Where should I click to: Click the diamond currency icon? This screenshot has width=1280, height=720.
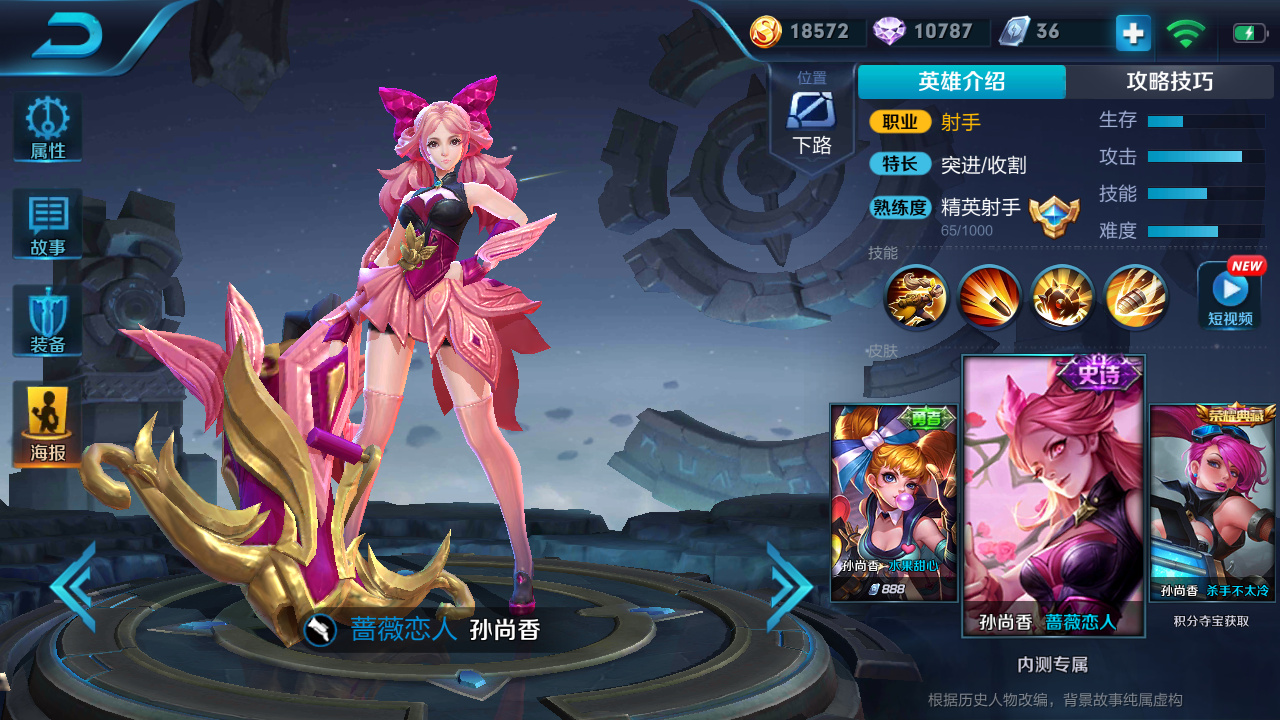click(x=889, y=31)
